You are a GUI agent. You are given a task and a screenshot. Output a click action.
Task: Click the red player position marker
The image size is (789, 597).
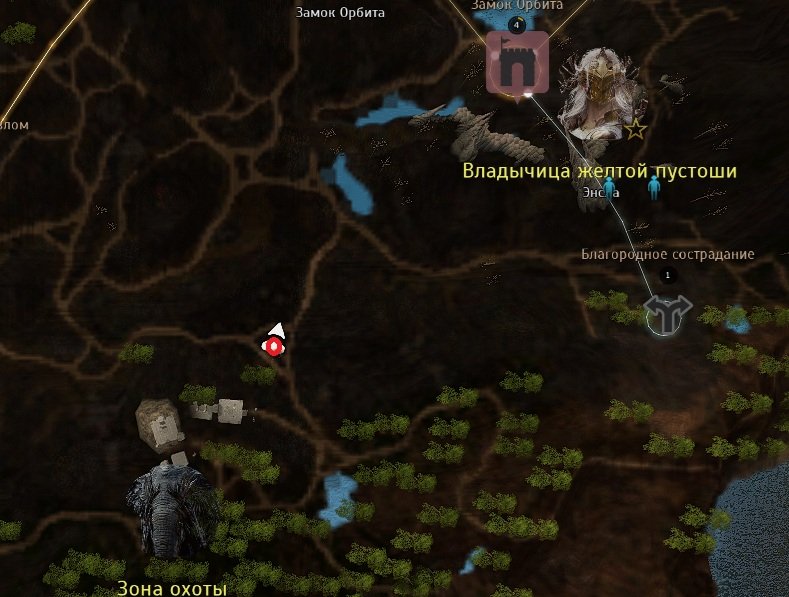pos(272,345)
